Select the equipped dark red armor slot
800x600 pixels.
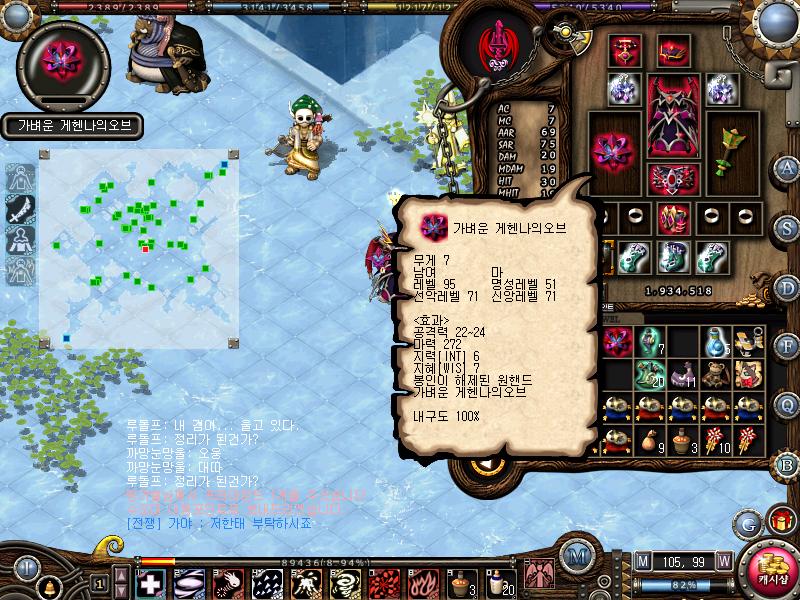(x=673, y=116)
